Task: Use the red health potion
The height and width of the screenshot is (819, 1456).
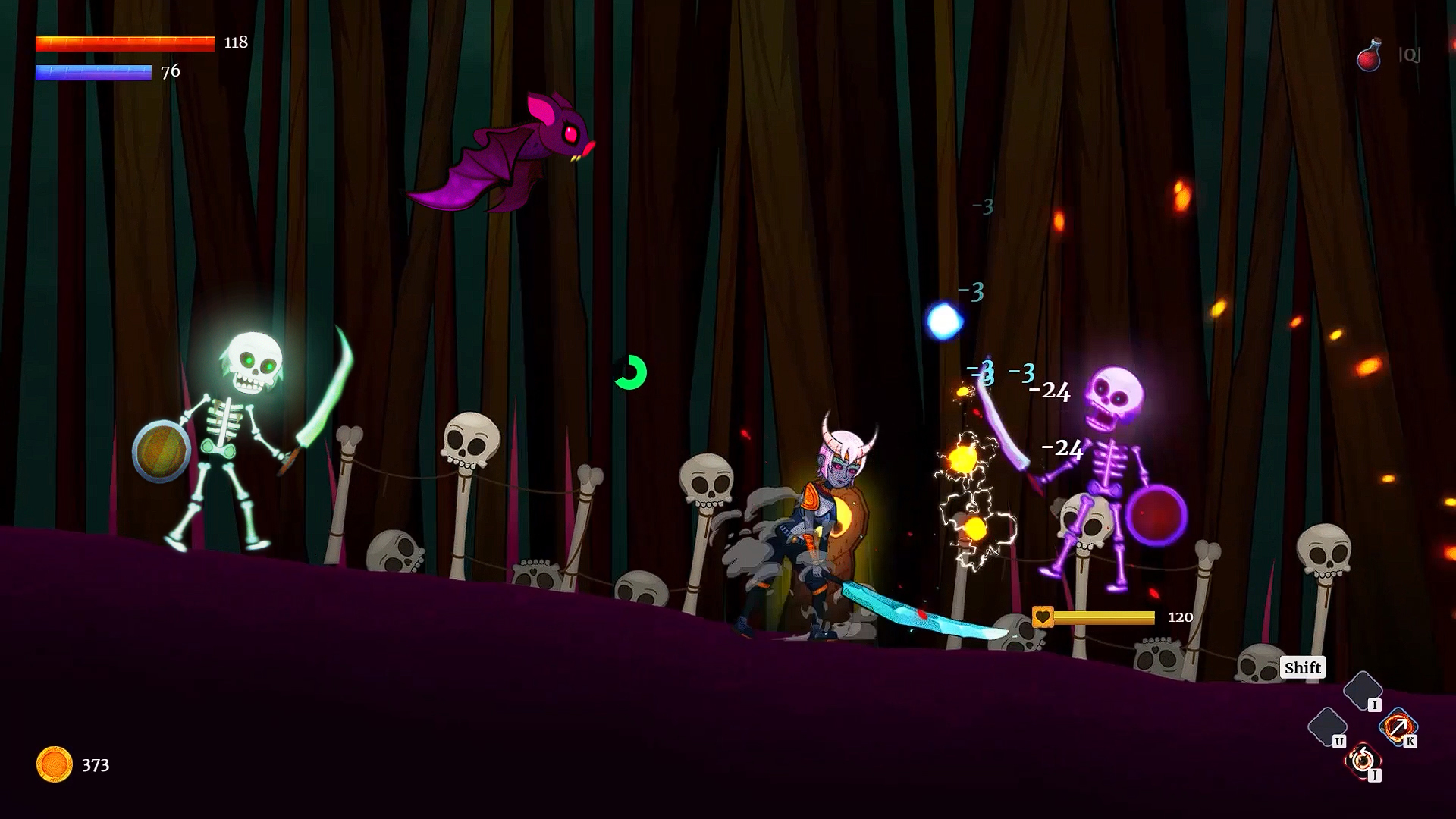Action: pos(1370,55)
